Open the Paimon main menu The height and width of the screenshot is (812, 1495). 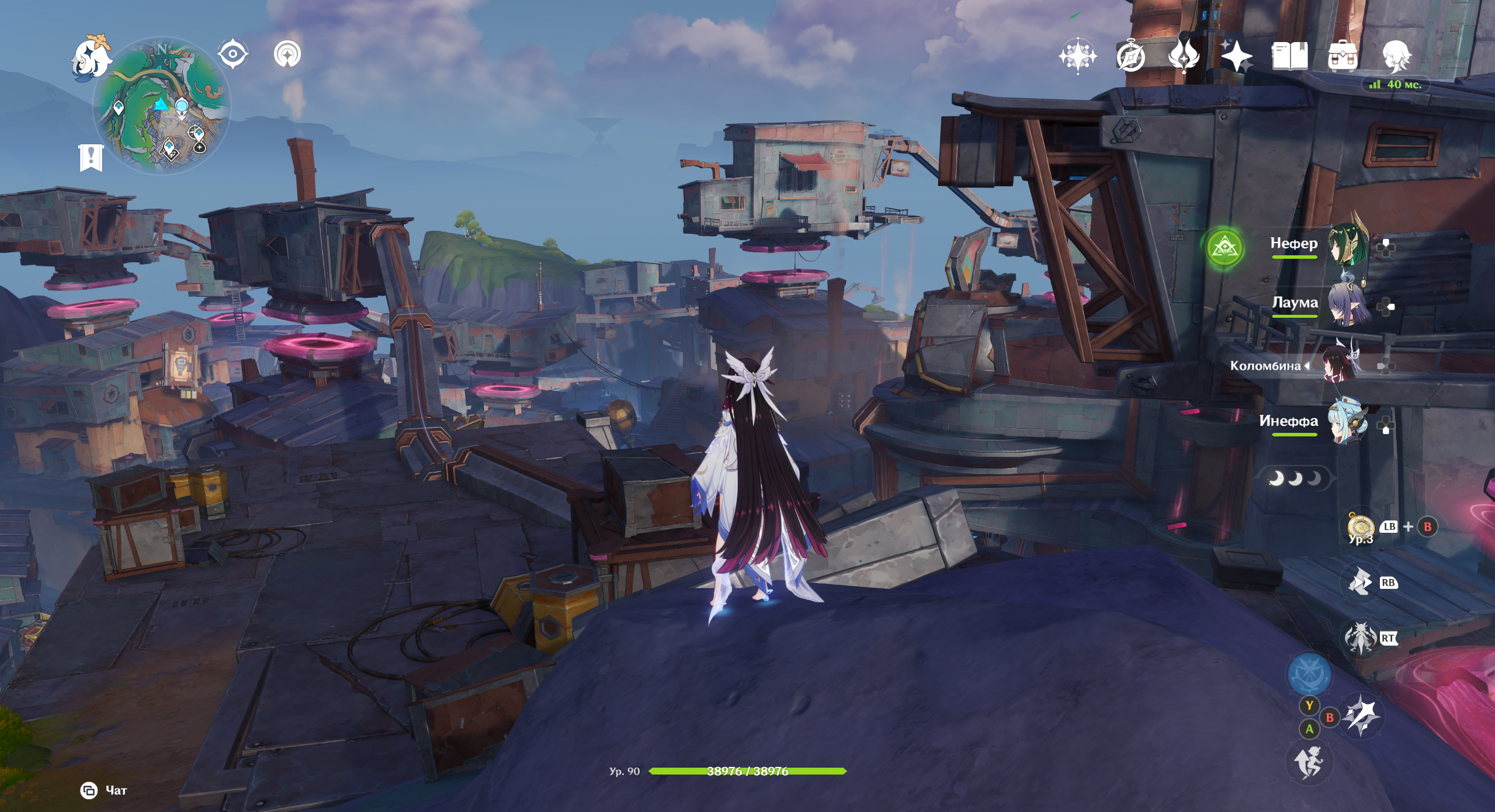pyautogui.click(x=92, y=57)
